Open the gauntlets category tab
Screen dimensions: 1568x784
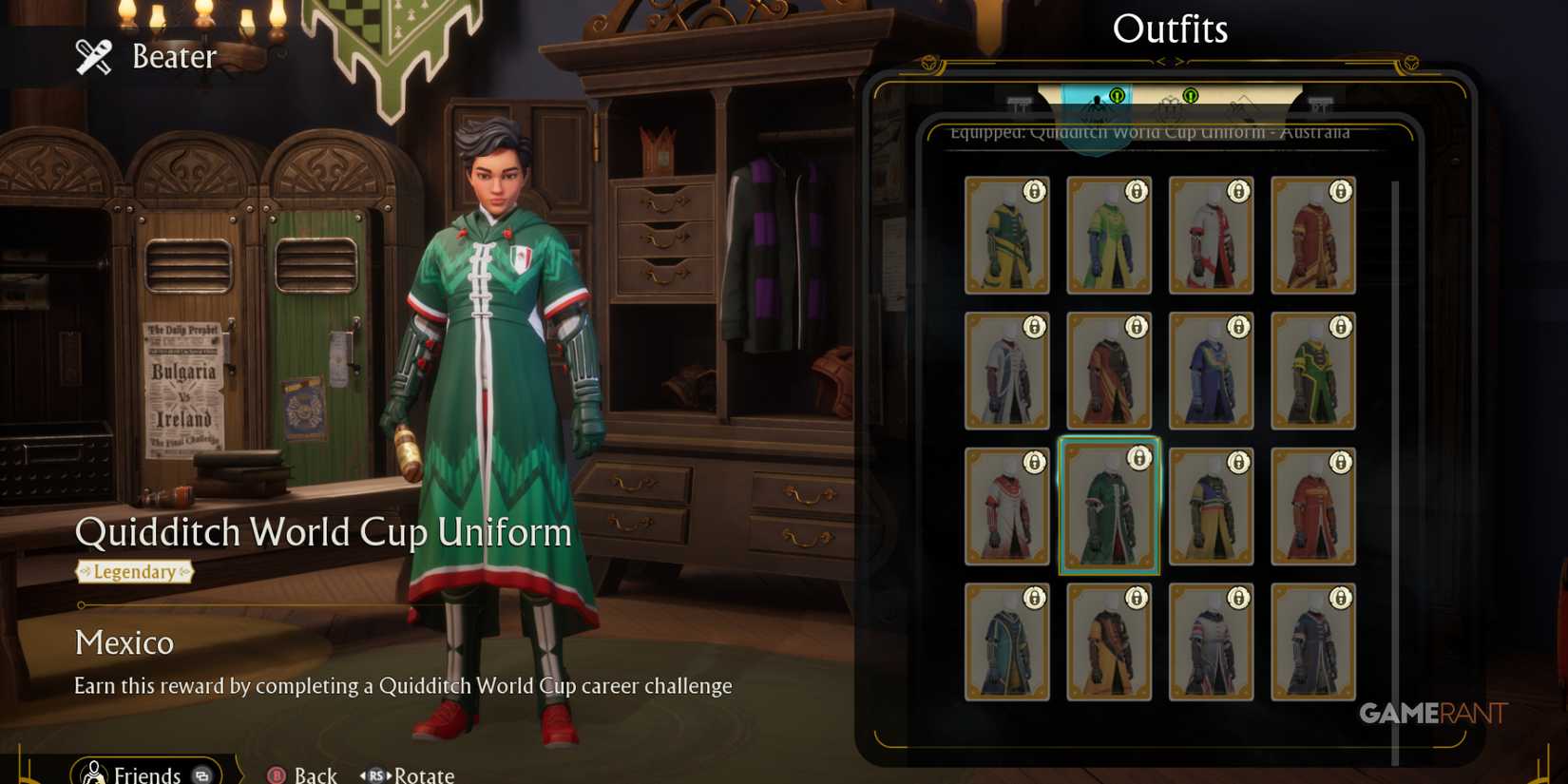tap(1169, 109)
